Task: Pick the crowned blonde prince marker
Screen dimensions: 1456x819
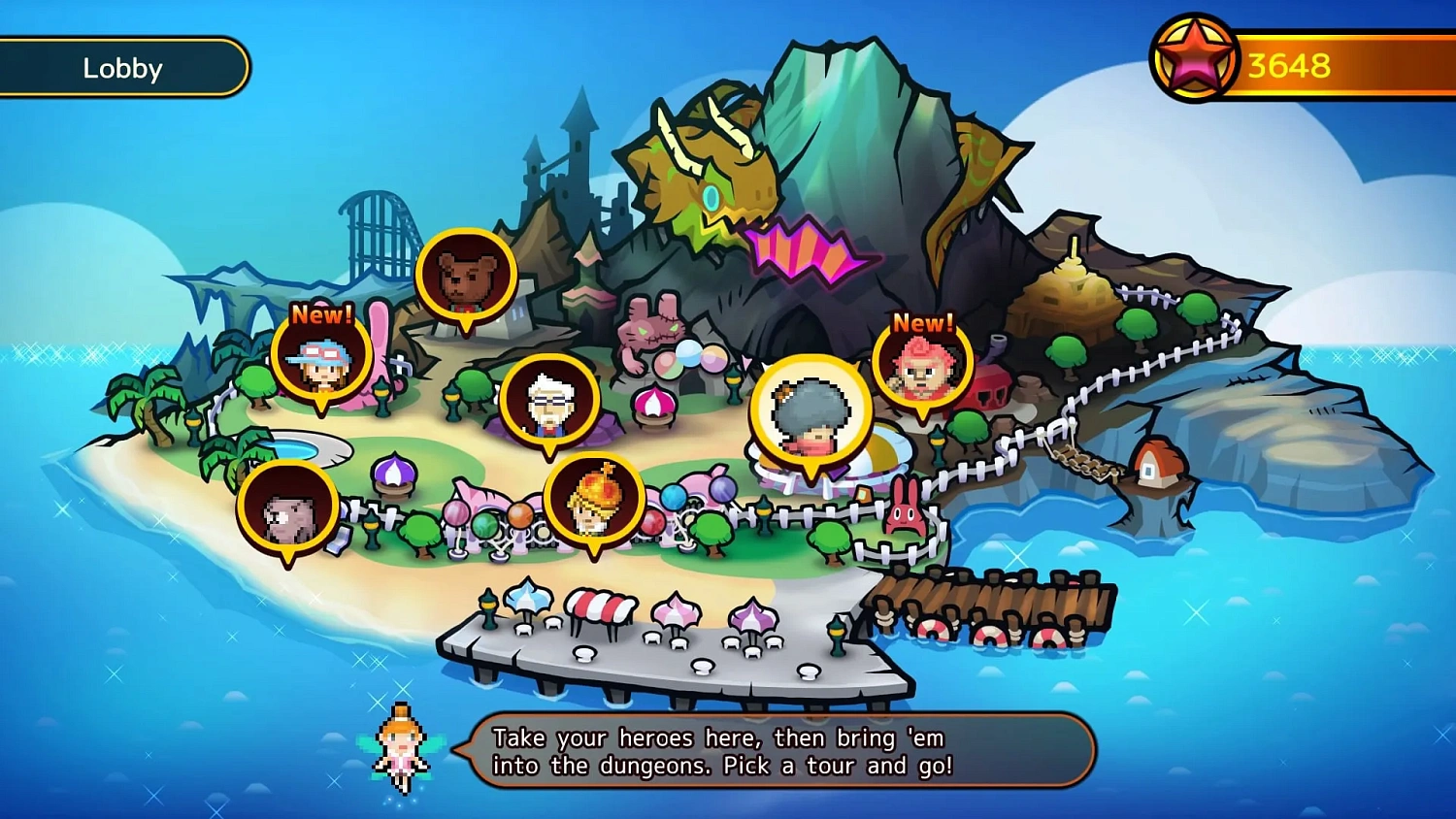Action: [x=594, y=501]
